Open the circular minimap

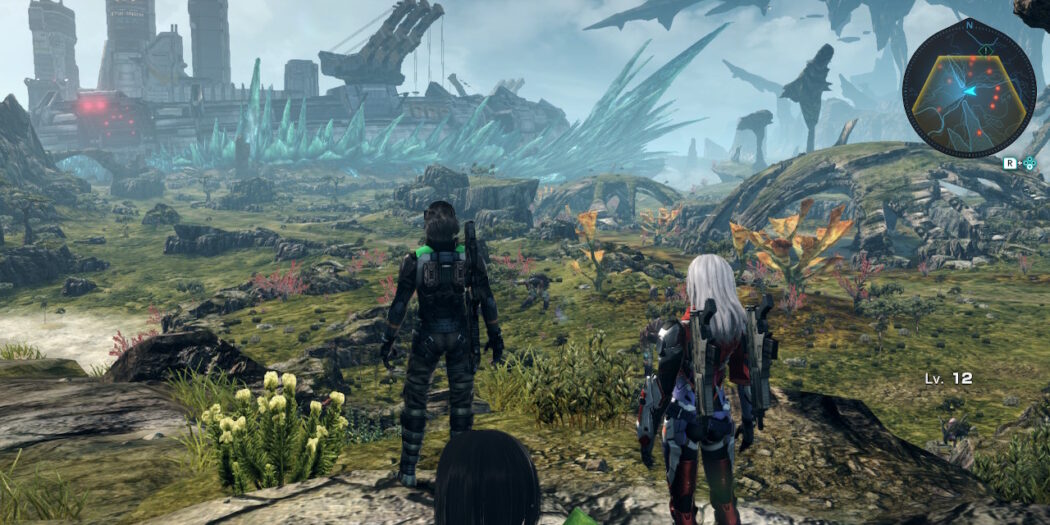(x=968, y=88)
